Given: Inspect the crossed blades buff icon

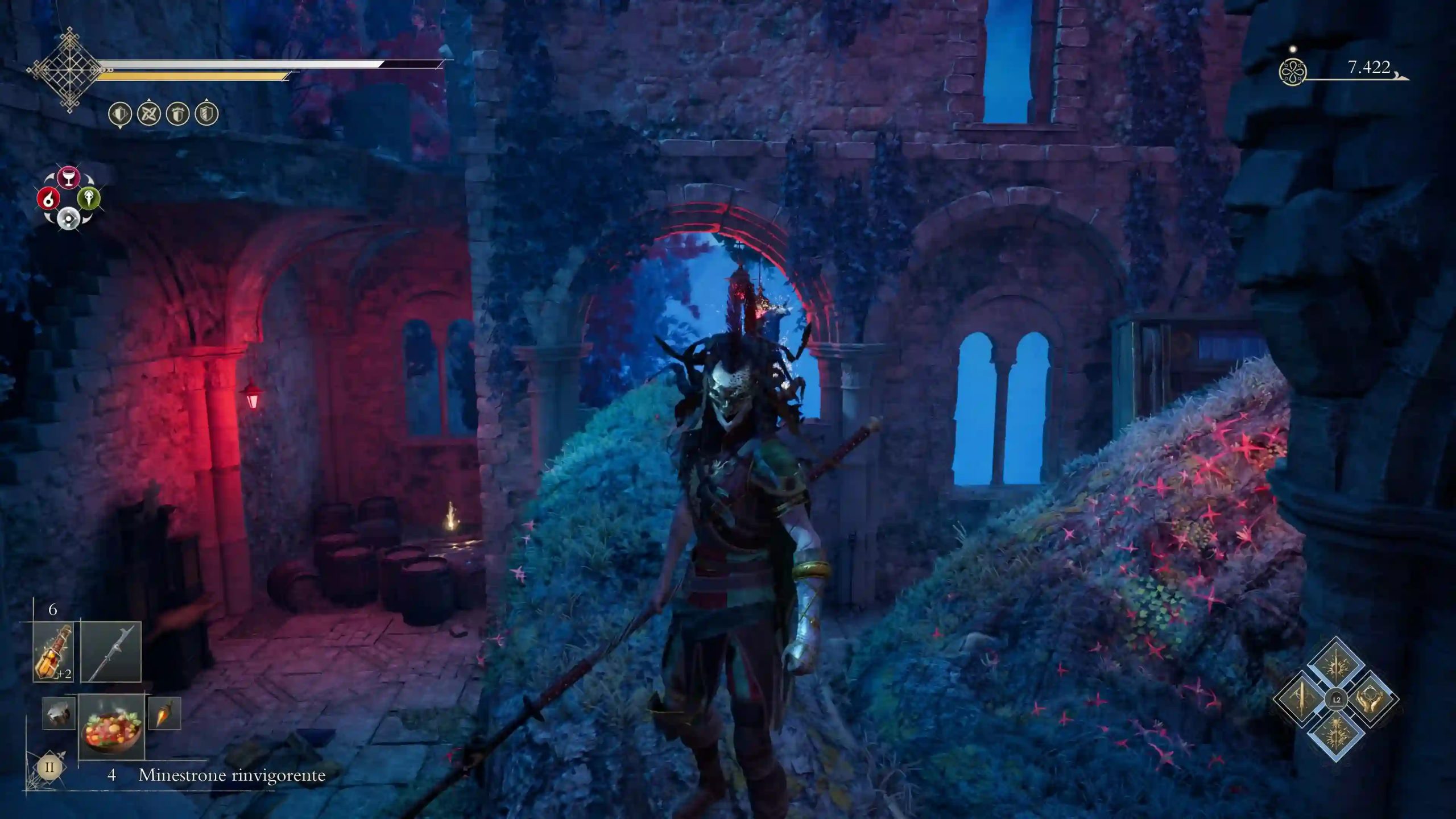Looking at the screenshot, I should click(x=150, y=114).
